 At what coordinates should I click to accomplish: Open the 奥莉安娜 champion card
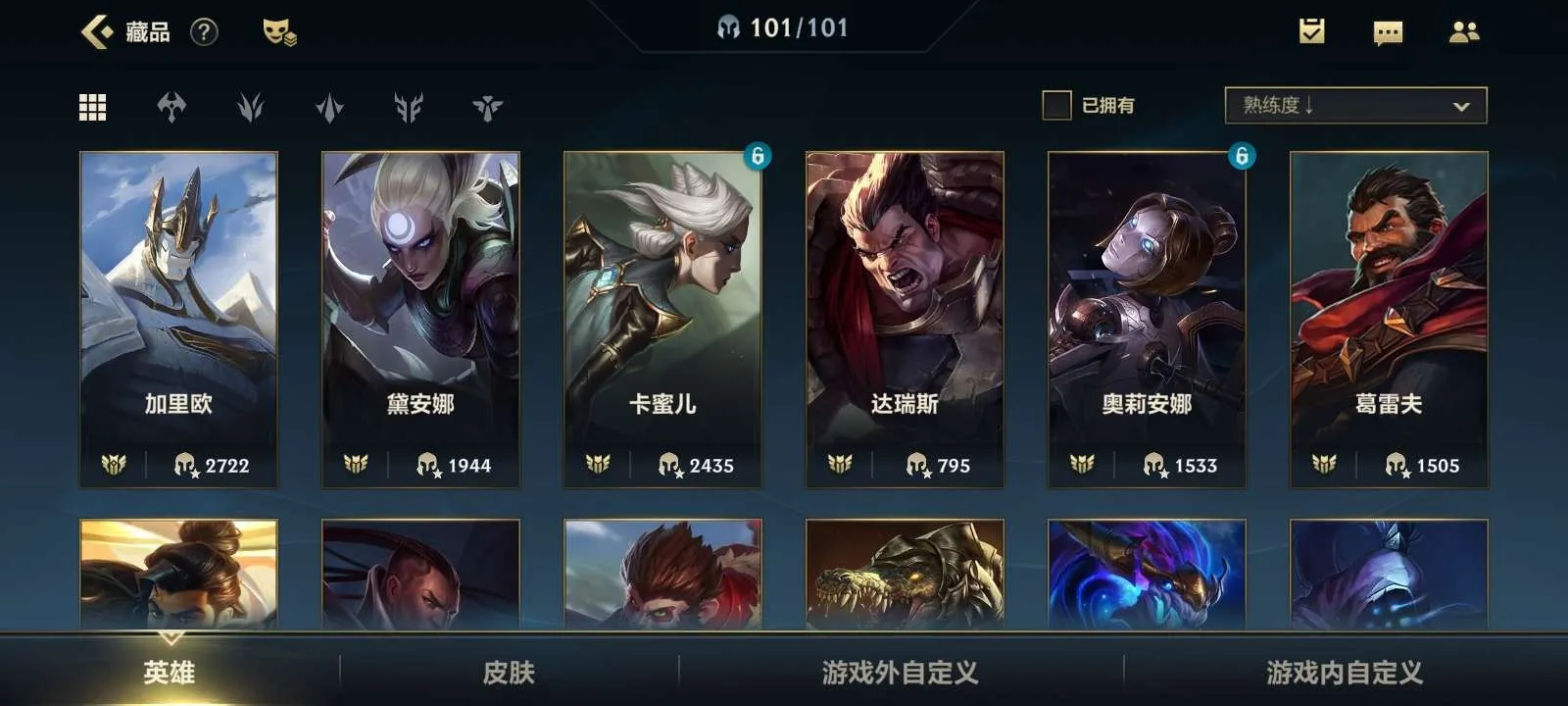pyautogui.click(x=1147, y=319)
